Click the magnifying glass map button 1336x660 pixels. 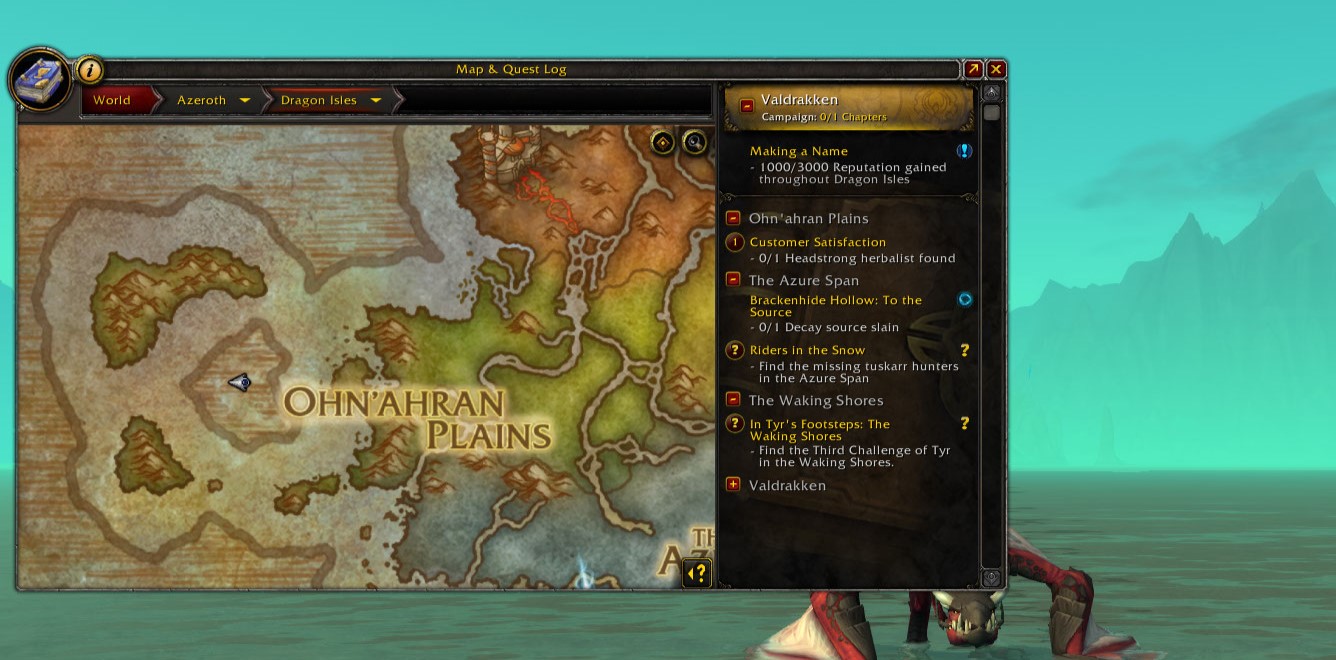[694, 142]
